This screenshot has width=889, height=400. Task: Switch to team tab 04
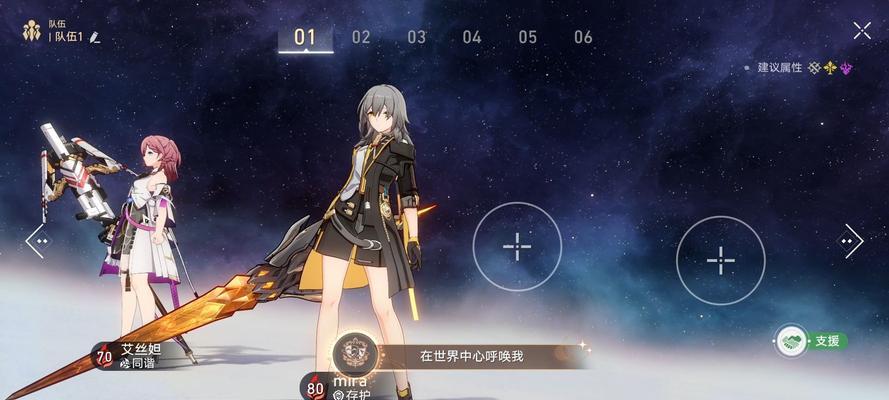point(472,37)
